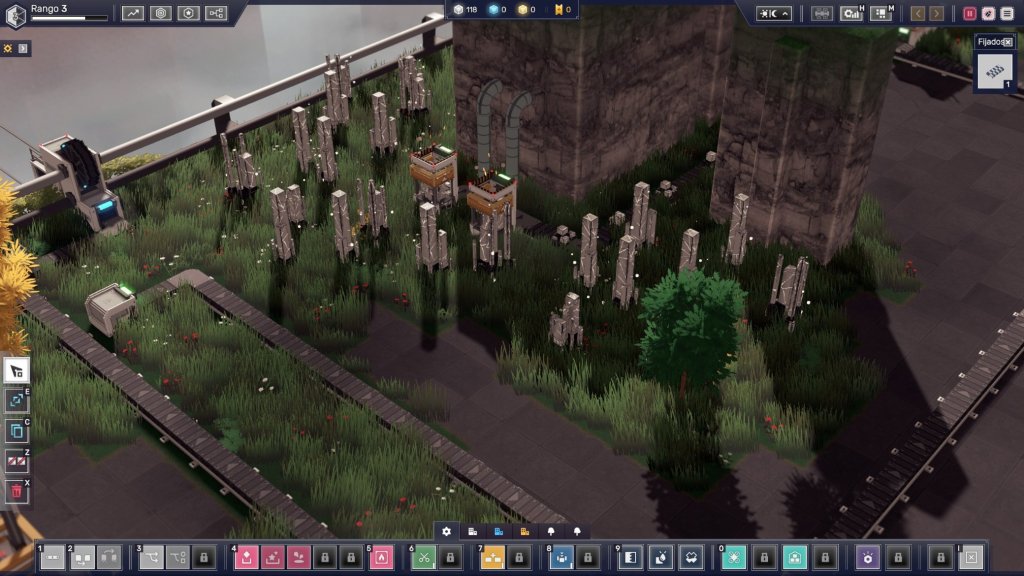Click the forward arrow history button
Viewport: 1024px width, 576px height.
[x=936, y=13]
